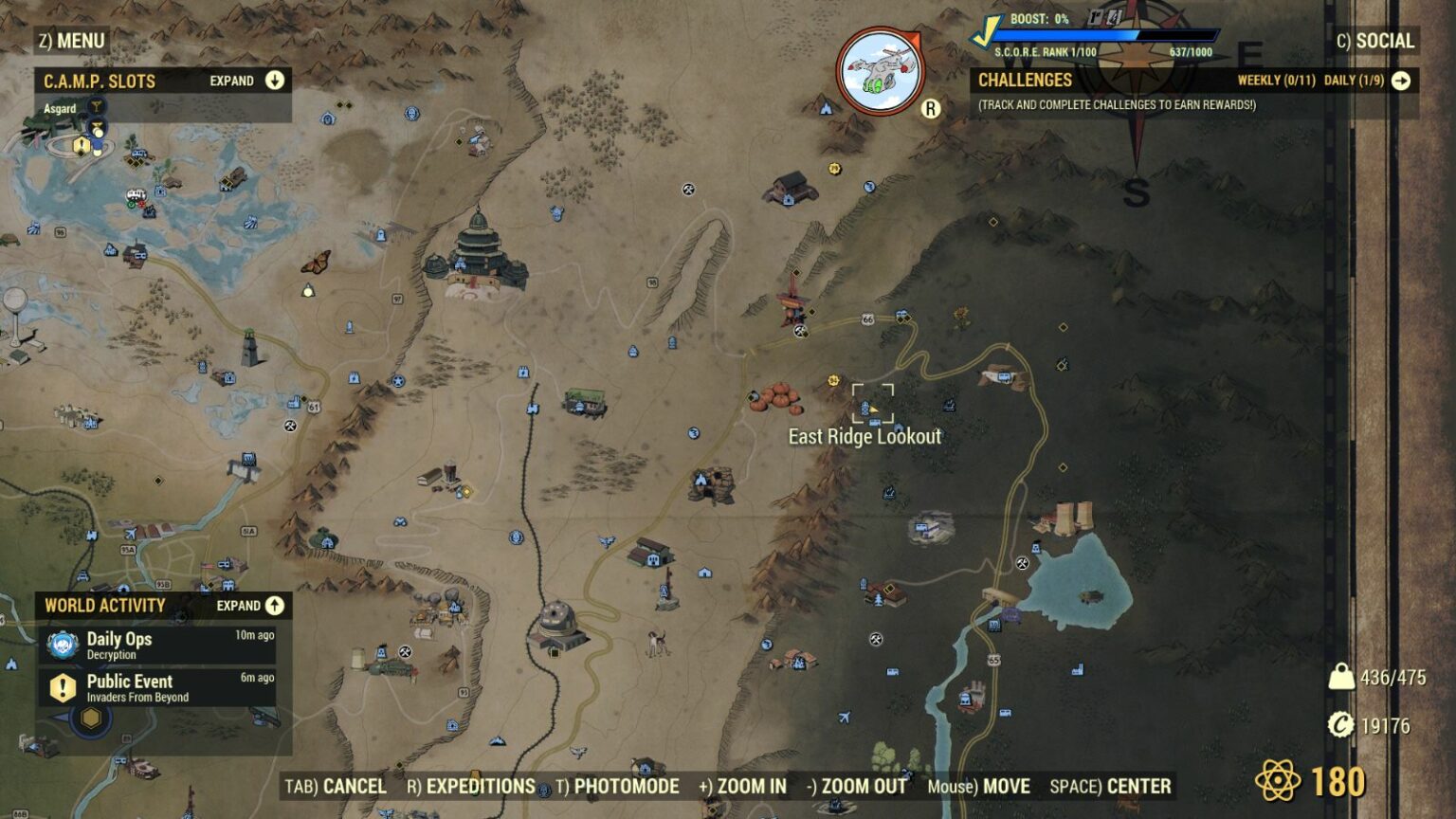Click EXPEDITIONS in the bottom bar

point(479,787)
